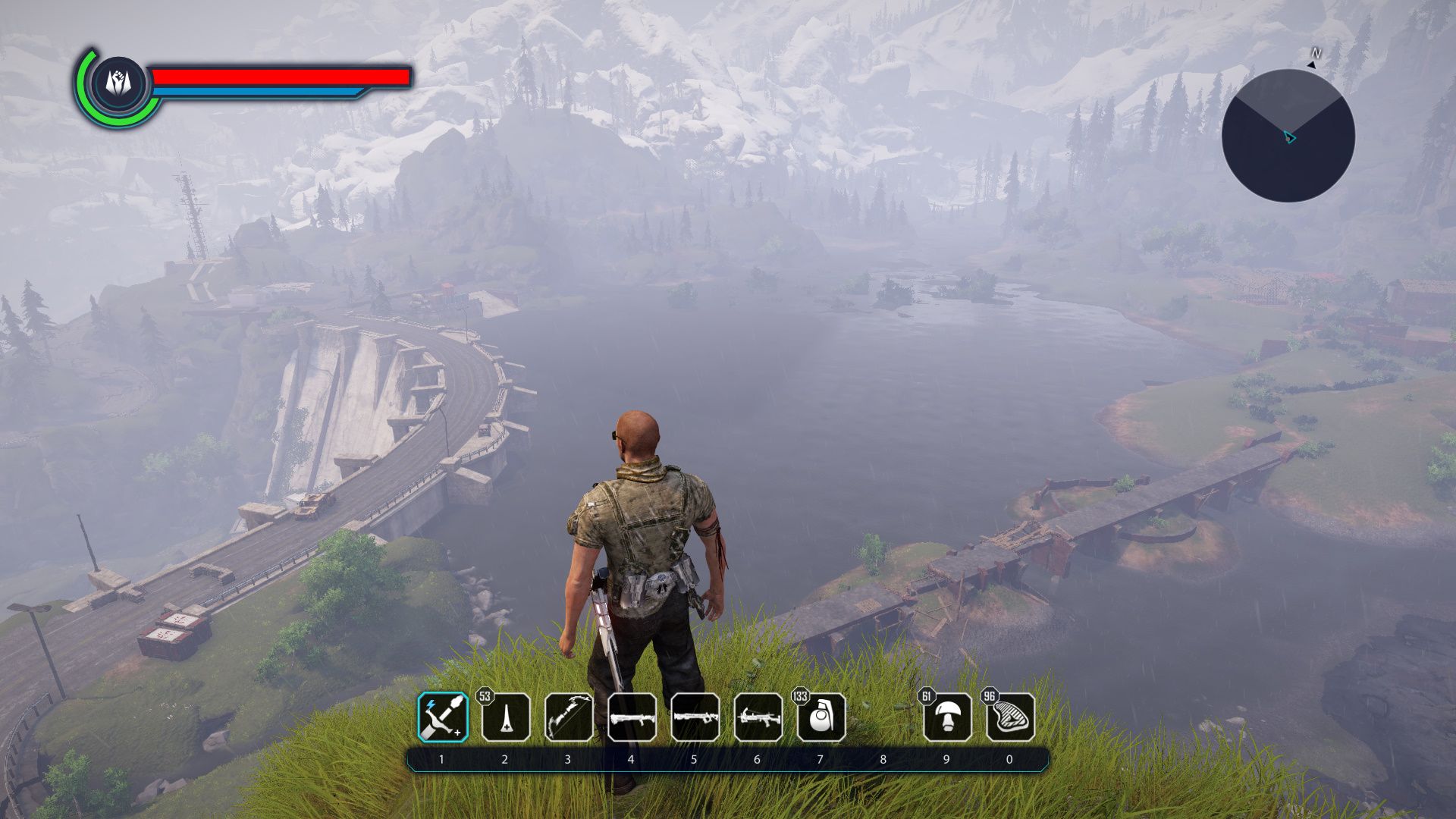This screenshot has width=1456, height=819.
Task: Eat the mushroom from the hotbar
Action: (x=947, y=717)
